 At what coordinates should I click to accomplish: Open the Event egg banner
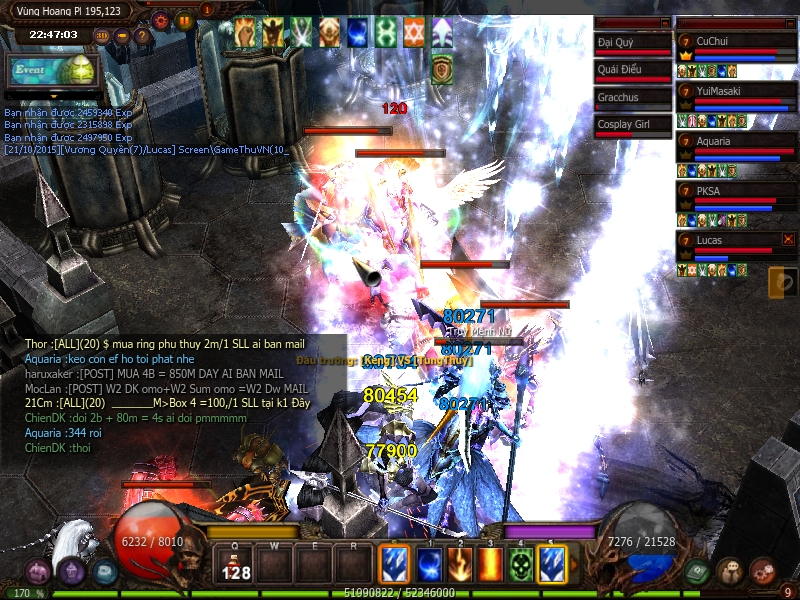pos(51,71)
